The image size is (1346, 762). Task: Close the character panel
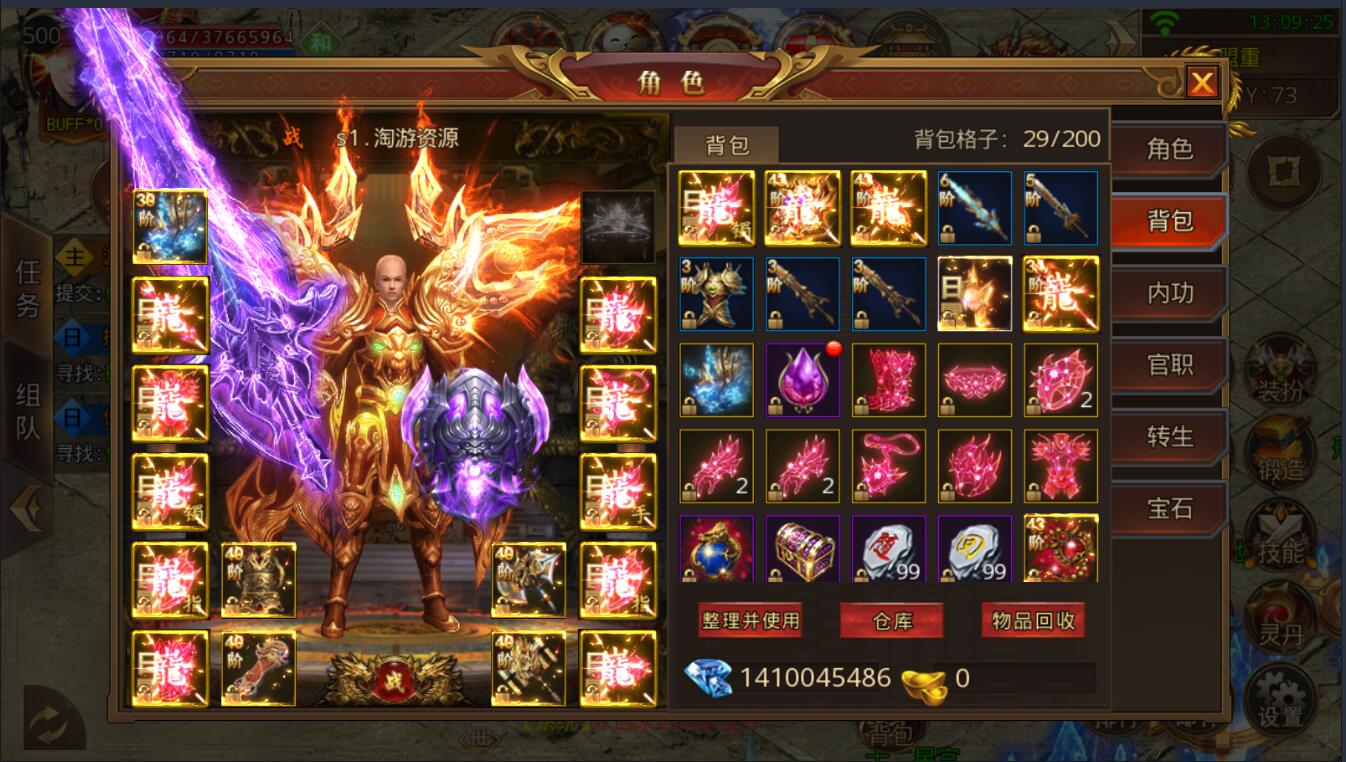[1201, 82]
